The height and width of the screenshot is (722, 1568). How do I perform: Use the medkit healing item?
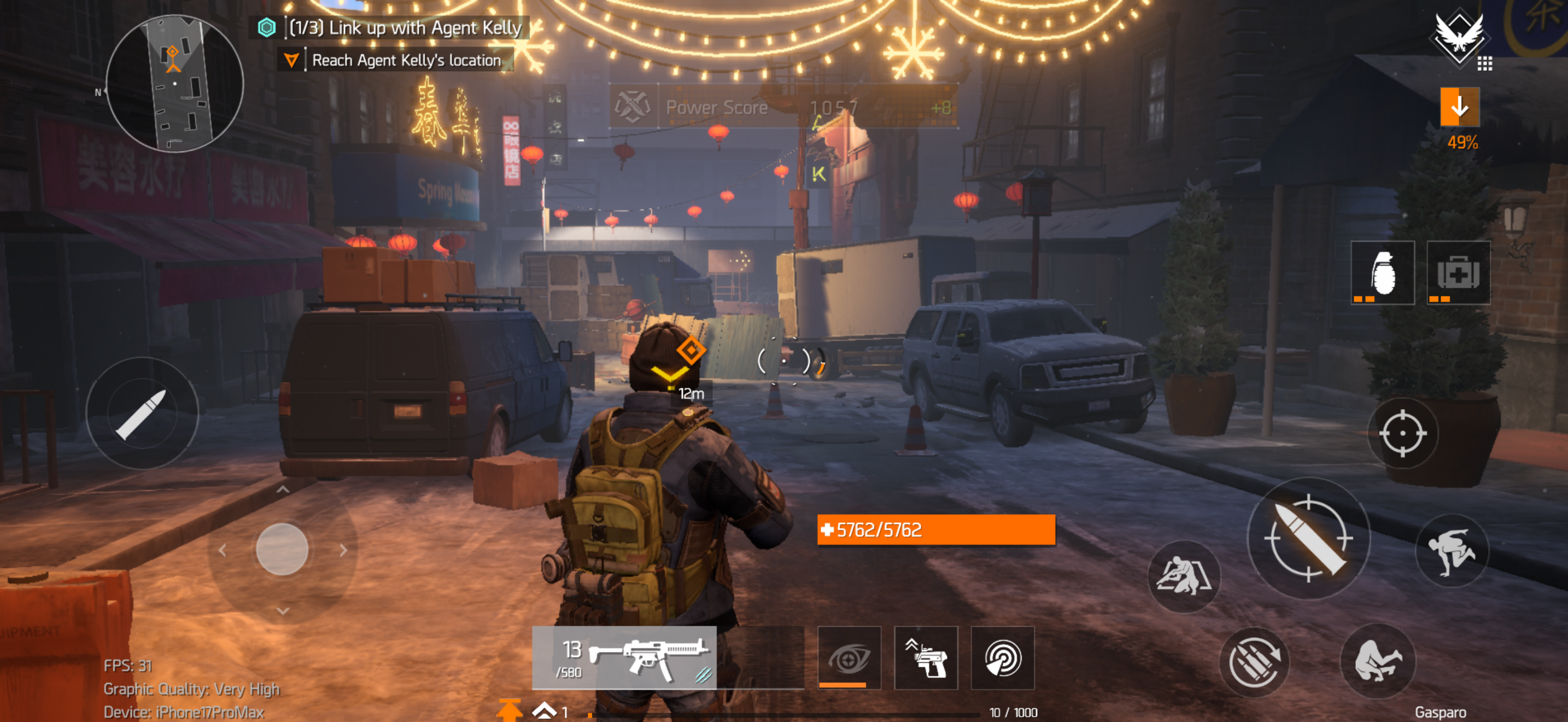point(1458,273)
